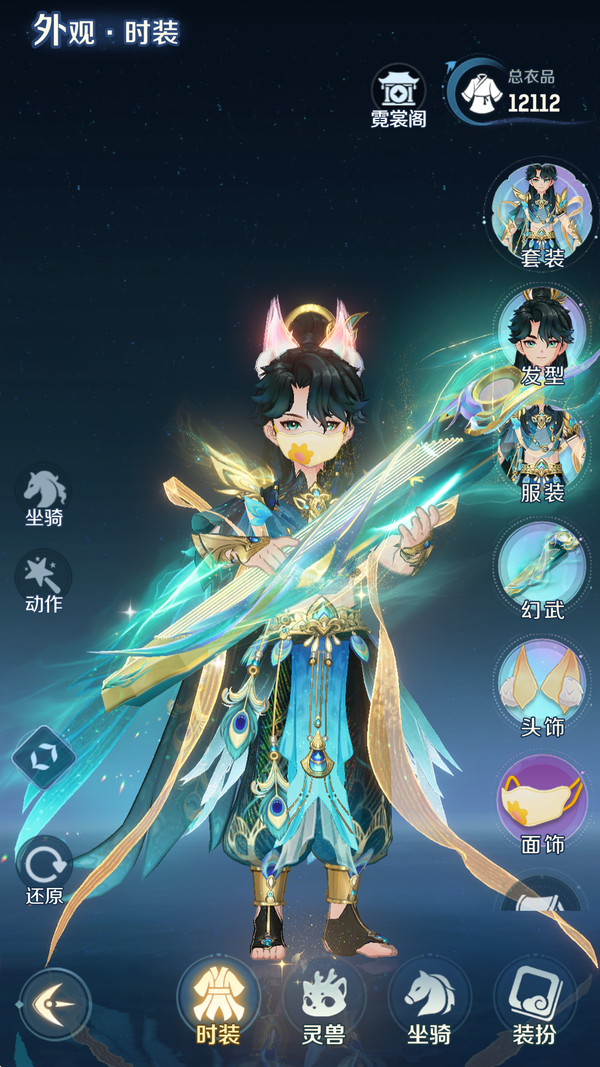600x1067 pixels.
Task: Switch to the 装扮 dress-up tab
Action: 534,1000
